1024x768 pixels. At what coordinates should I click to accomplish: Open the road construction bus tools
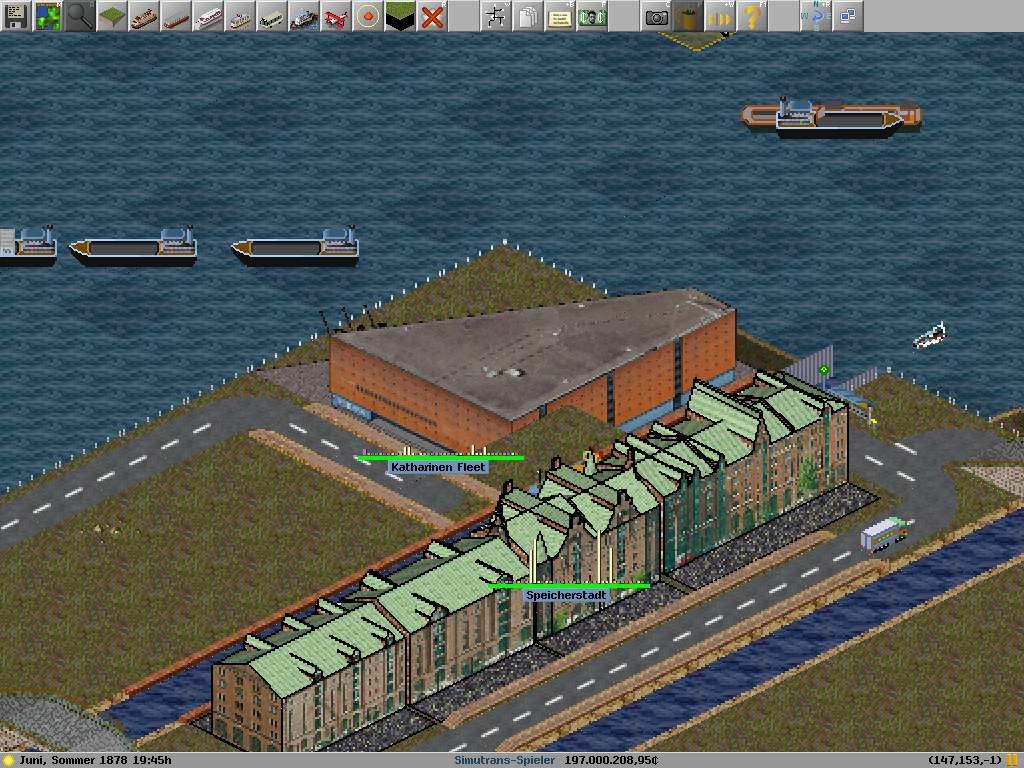click(271, 16)
